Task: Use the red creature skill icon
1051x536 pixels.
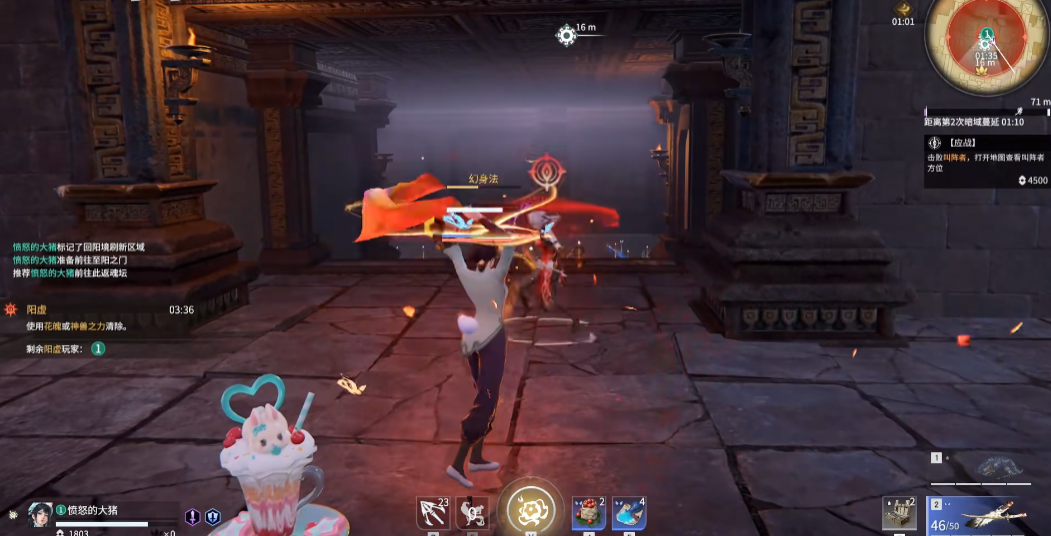Action: pos(472,513)
